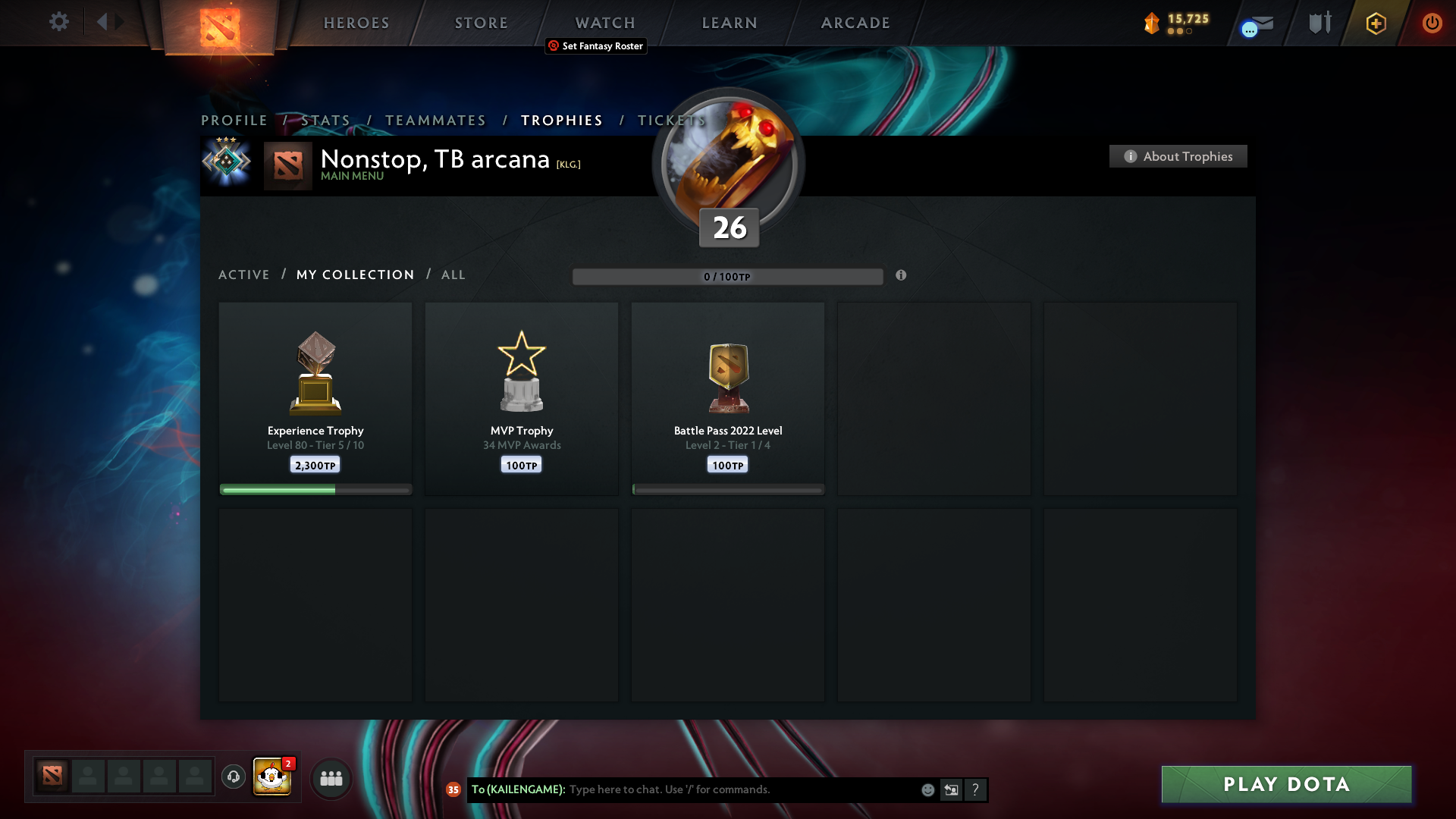Open the TEAMMATES section
The width and height of the screenshot is (1456, 819).
(435, 120)
